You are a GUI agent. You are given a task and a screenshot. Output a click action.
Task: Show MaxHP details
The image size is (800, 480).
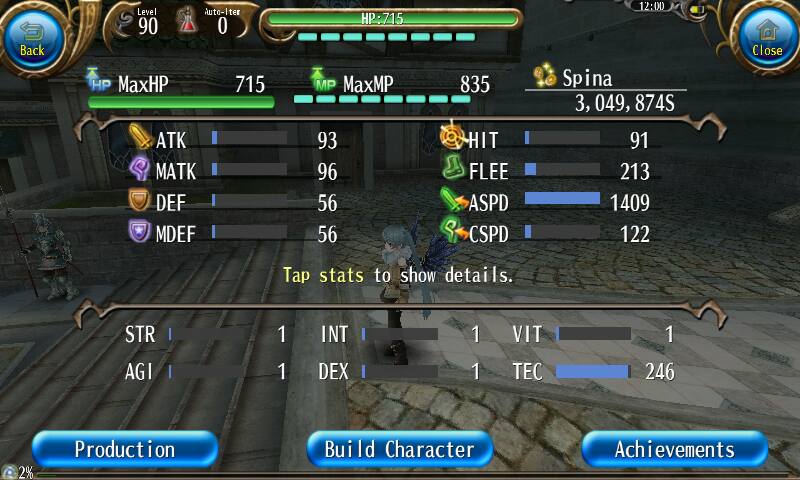[180, 86]
